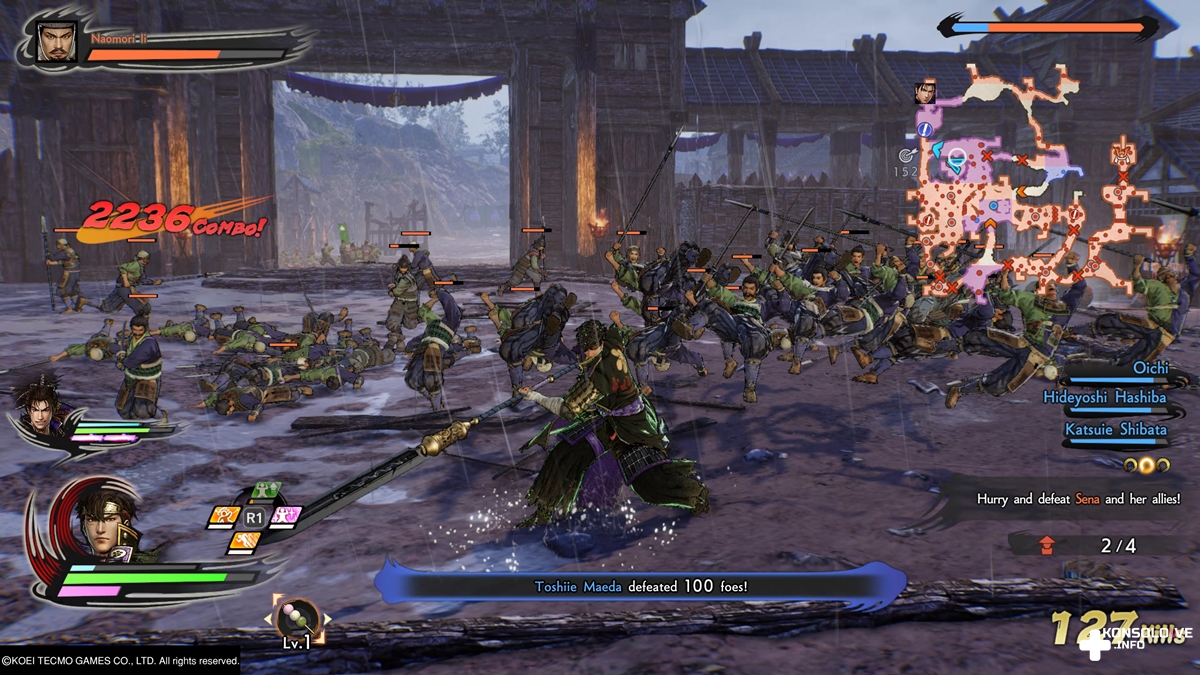
Task: Activate the orange skill icon below R1
Action: (x=243, y=541)
